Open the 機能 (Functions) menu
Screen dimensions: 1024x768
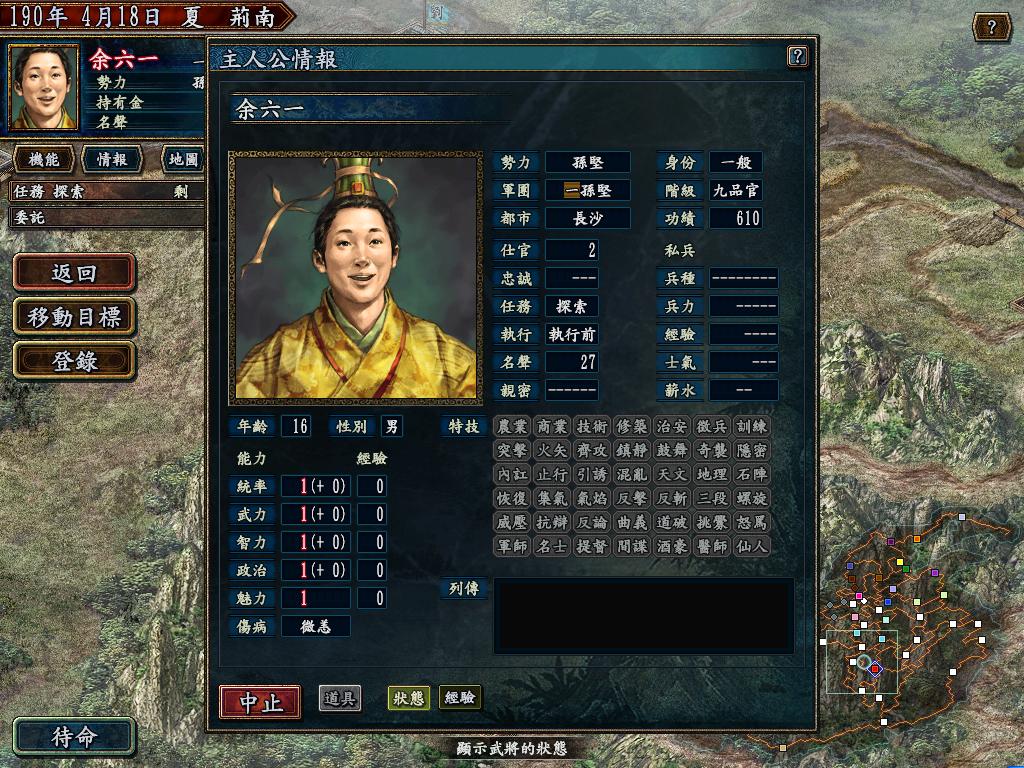44,159
